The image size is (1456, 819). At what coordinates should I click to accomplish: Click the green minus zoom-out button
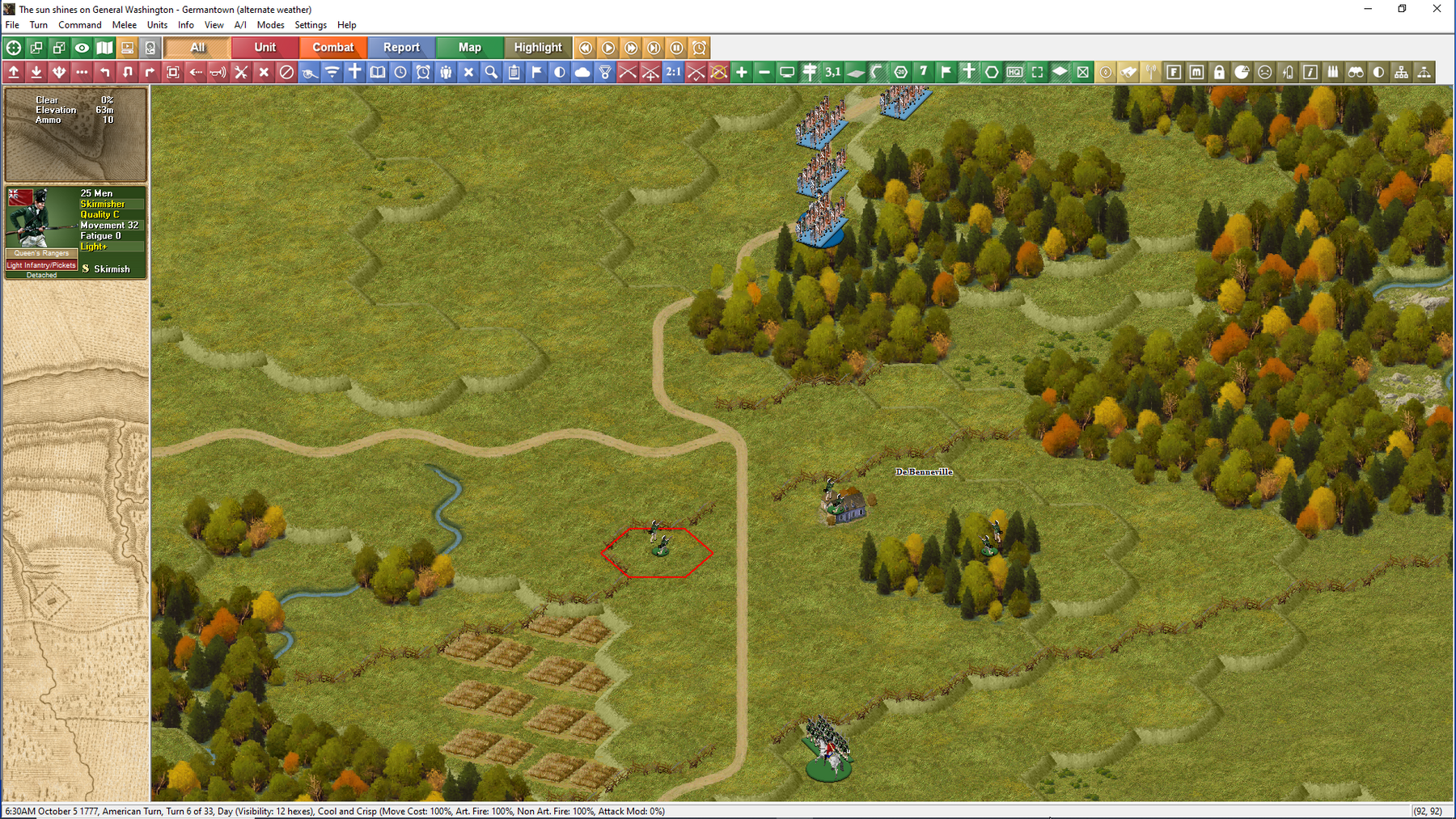[x=764, y=72]
